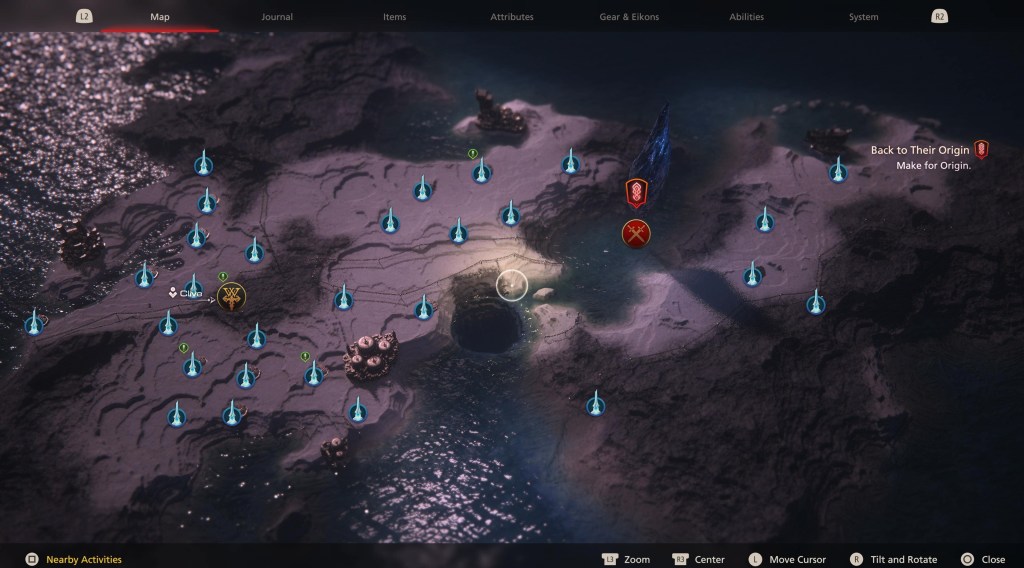Viewport: 1024px width, 568px height.
Task: Close the map screen
Action: [x=983, y=559]
